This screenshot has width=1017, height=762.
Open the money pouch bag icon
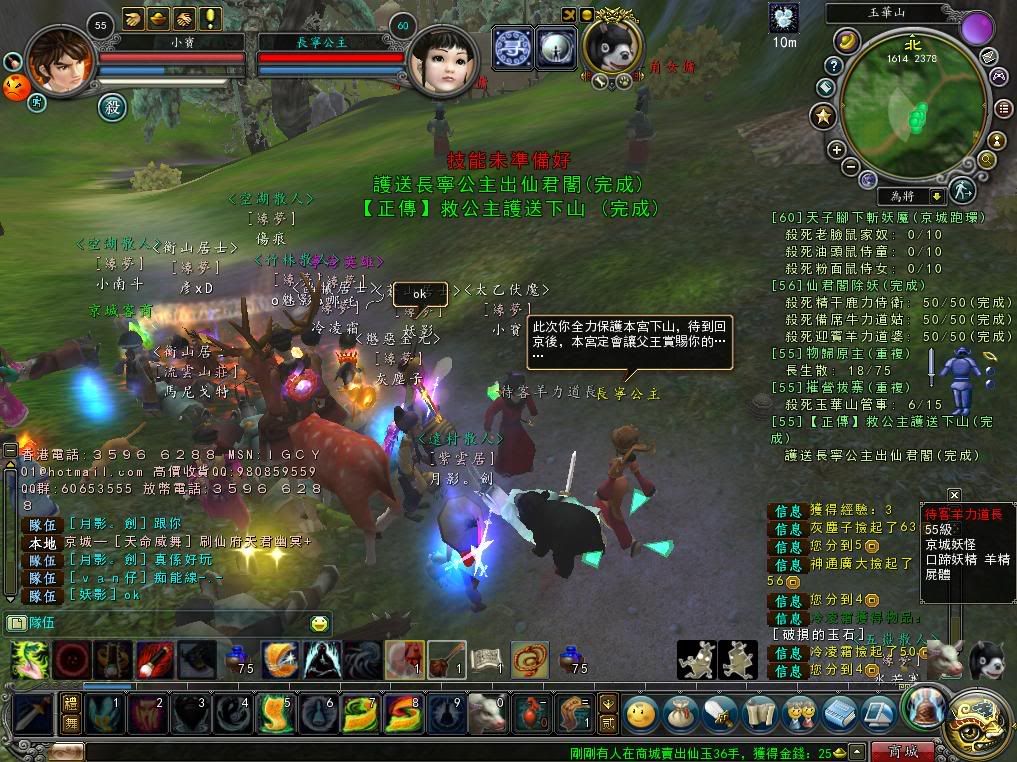(x=679, y=714)
